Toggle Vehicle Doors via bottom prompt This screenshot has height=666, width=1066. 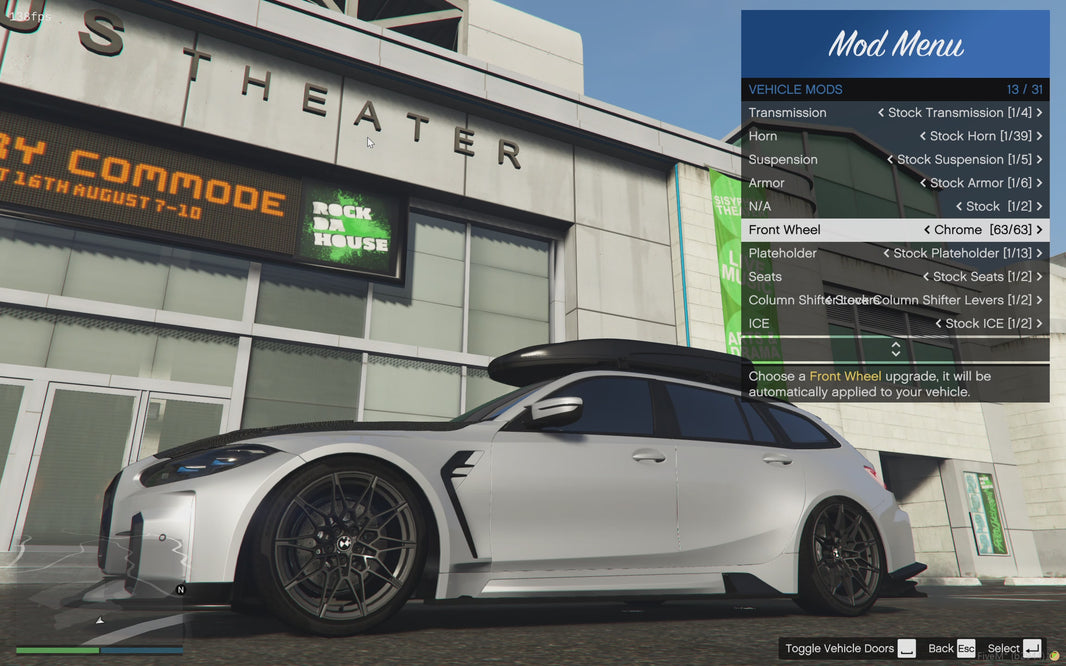(x=850, y=649)
